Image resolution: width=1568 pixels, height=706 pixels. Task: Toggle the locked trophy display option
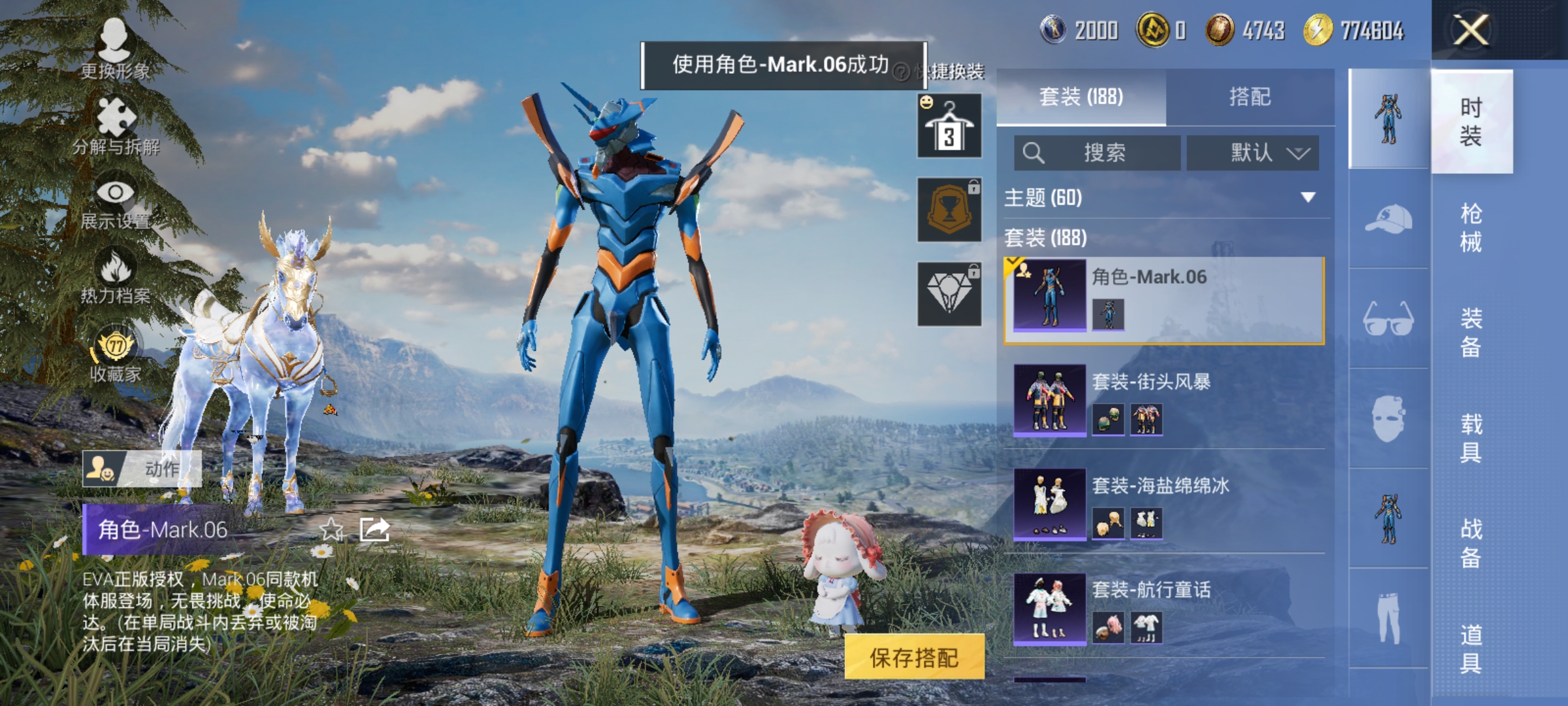pos(948,210)
